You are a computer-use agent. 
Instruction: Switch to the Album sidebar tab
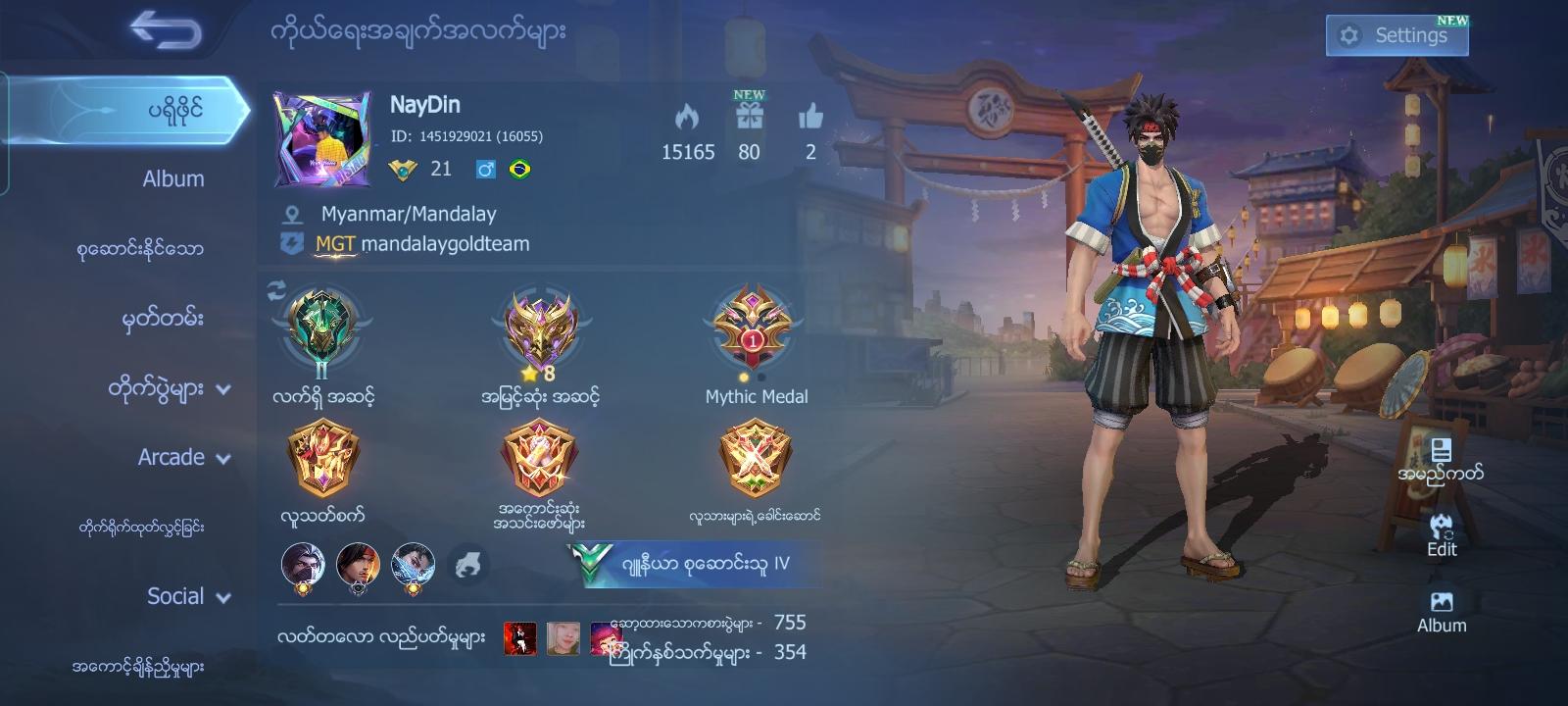pos(171,178)
